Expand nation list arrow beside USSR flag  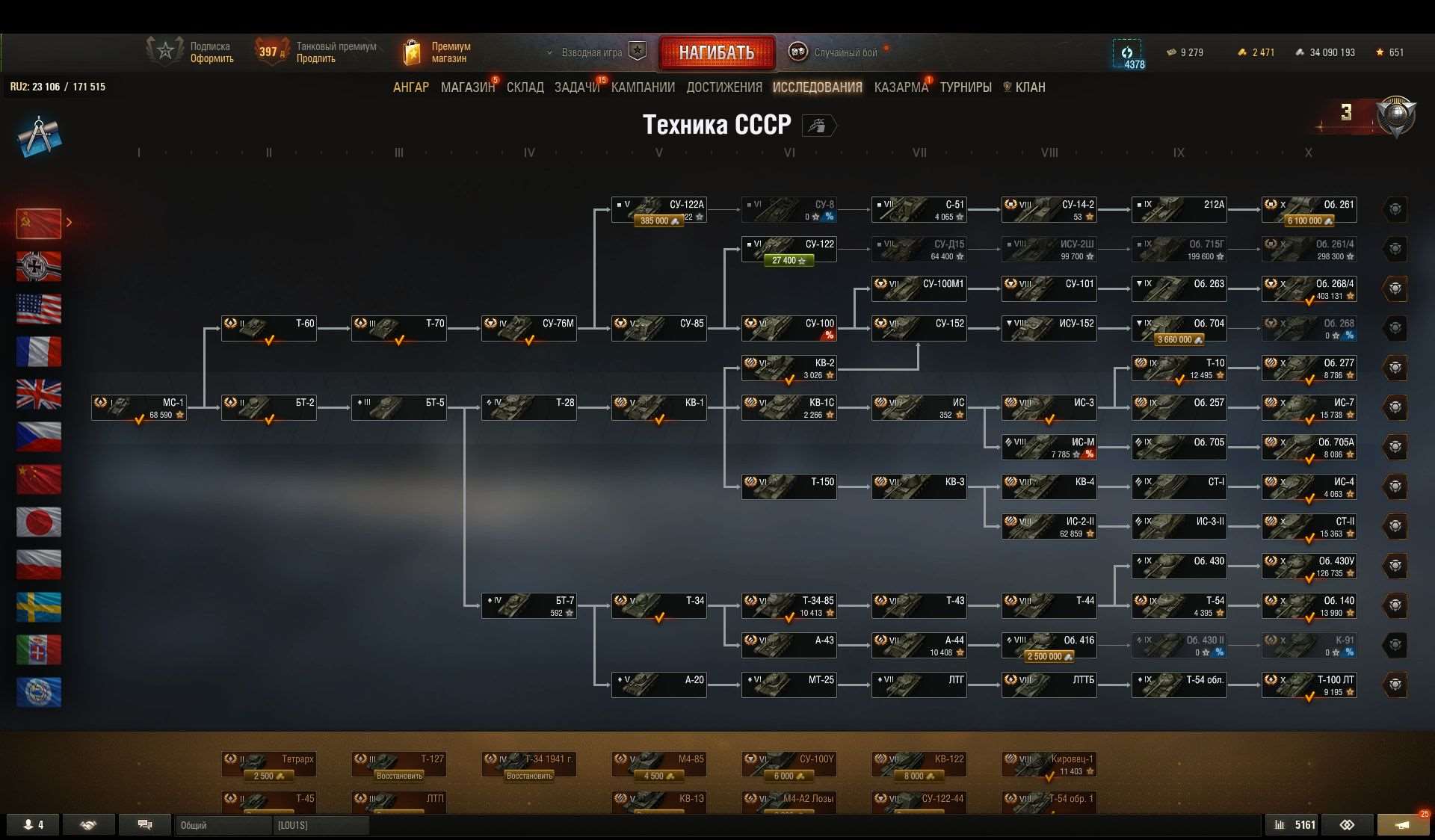click(69, 222)
